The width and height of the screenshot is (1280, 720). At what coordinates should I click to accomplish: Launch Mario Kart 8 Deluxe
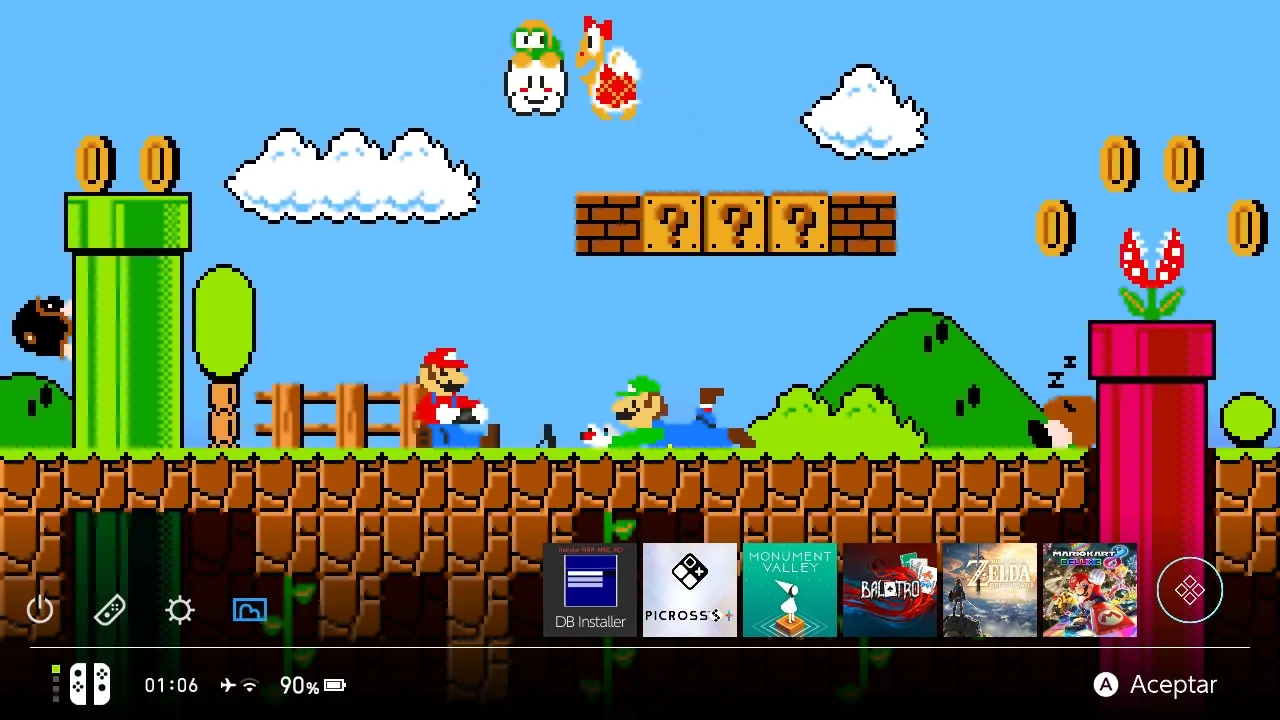1090,590
